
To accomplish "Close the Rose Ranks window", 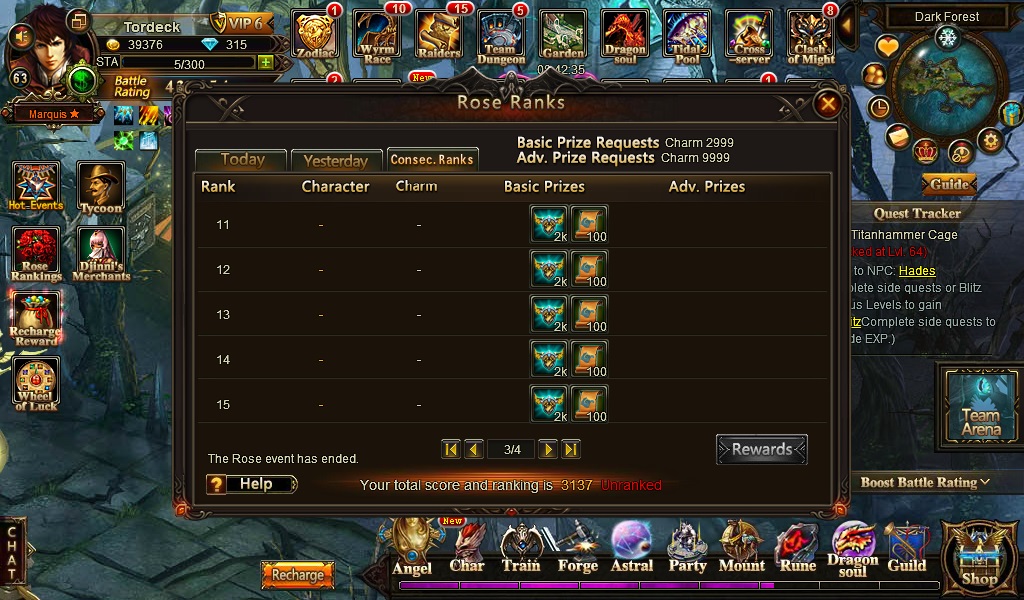I will (827, 104).
